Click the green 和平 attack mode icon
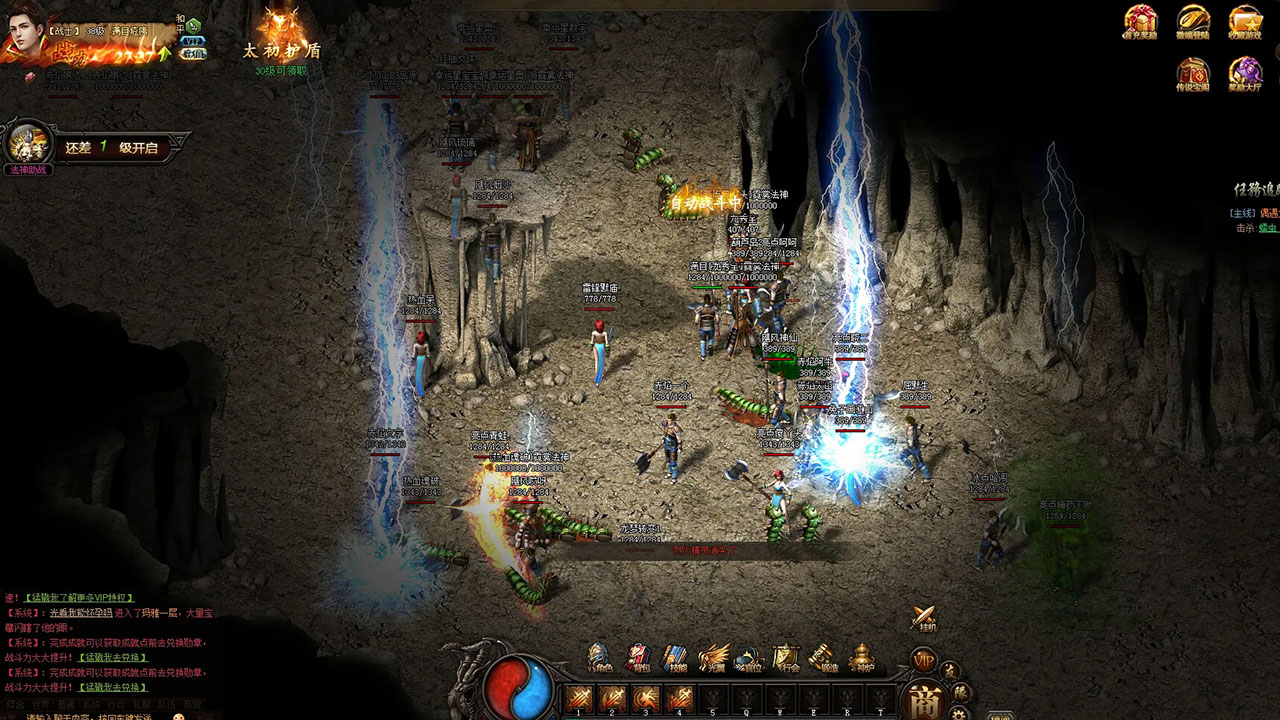The image size is (1280, 720). pos(193,25)
